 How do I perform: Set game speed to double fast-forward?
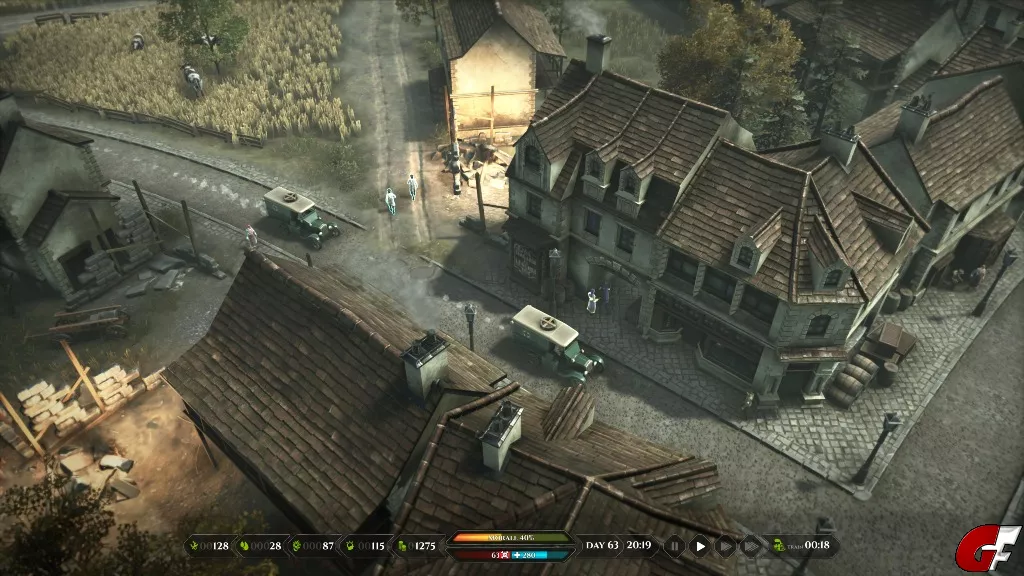725,546
